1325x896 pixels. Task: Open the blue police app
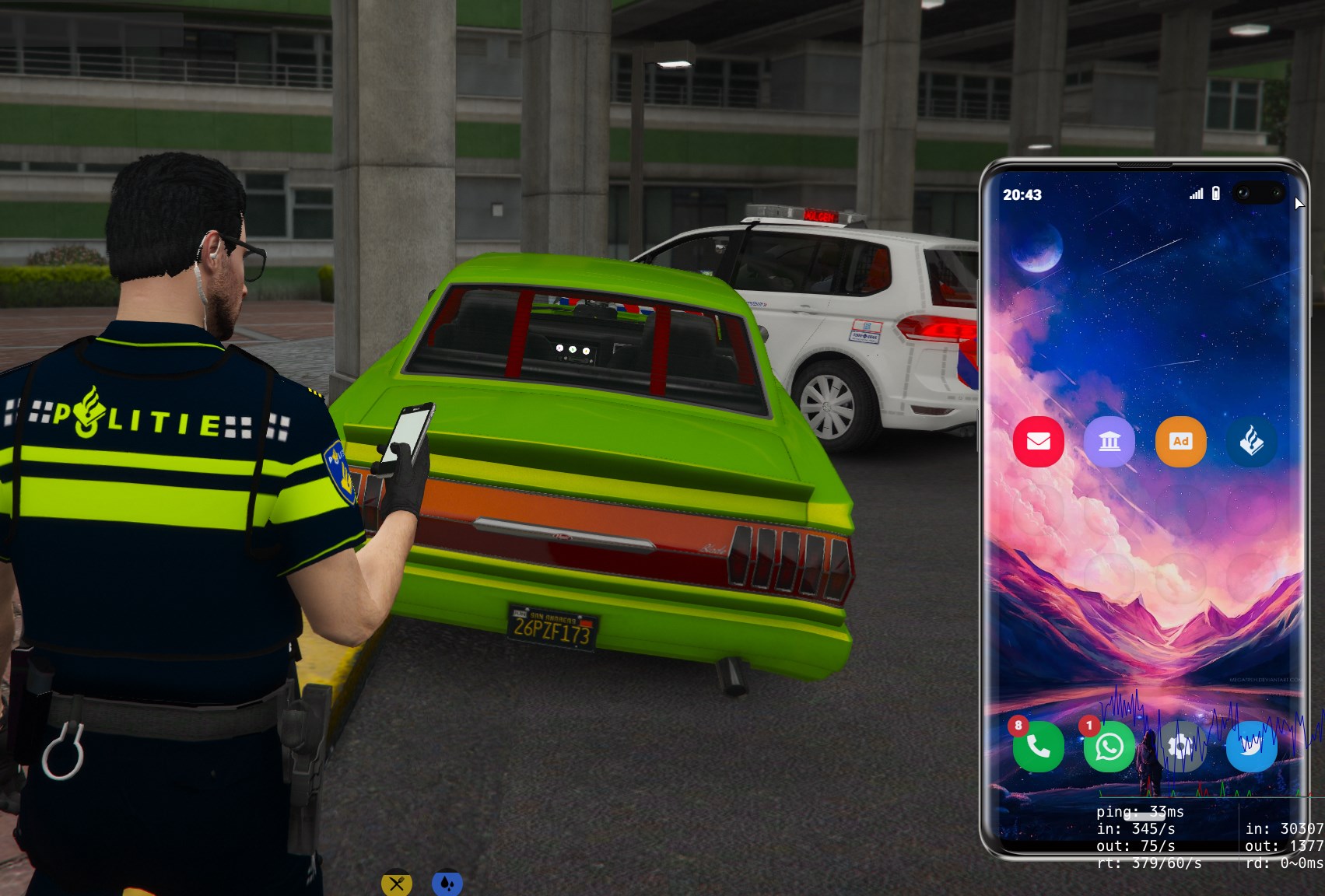point(1251,442)
